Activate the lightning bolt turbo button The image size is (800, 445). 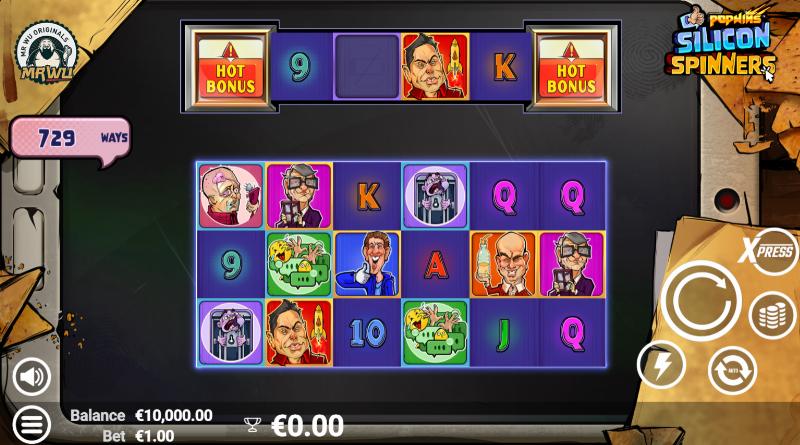[x=661, y=364]
